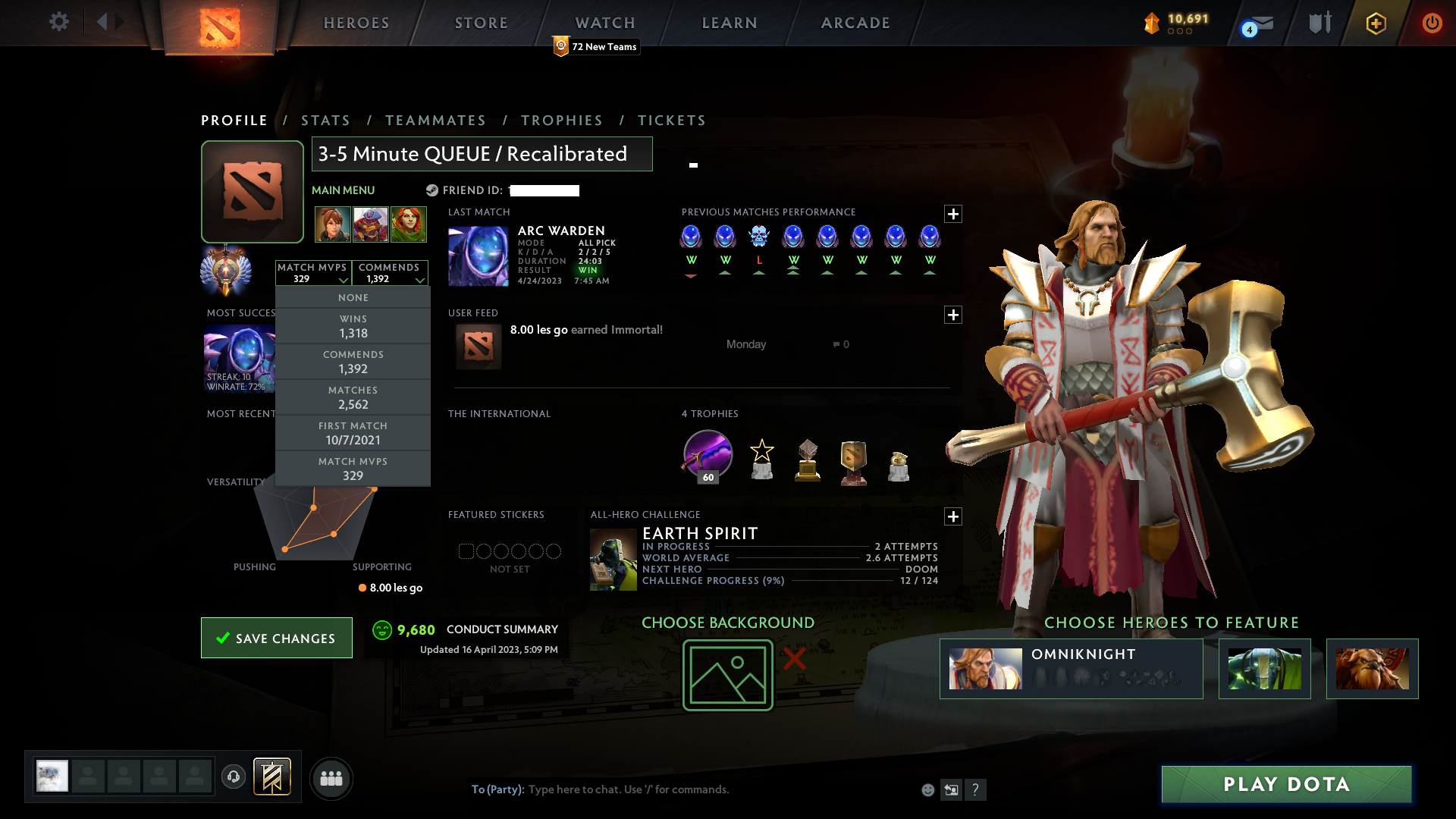1456x819 pixels.
Task: Click the SAVE CHANGES button
Action: coord(276,638)
